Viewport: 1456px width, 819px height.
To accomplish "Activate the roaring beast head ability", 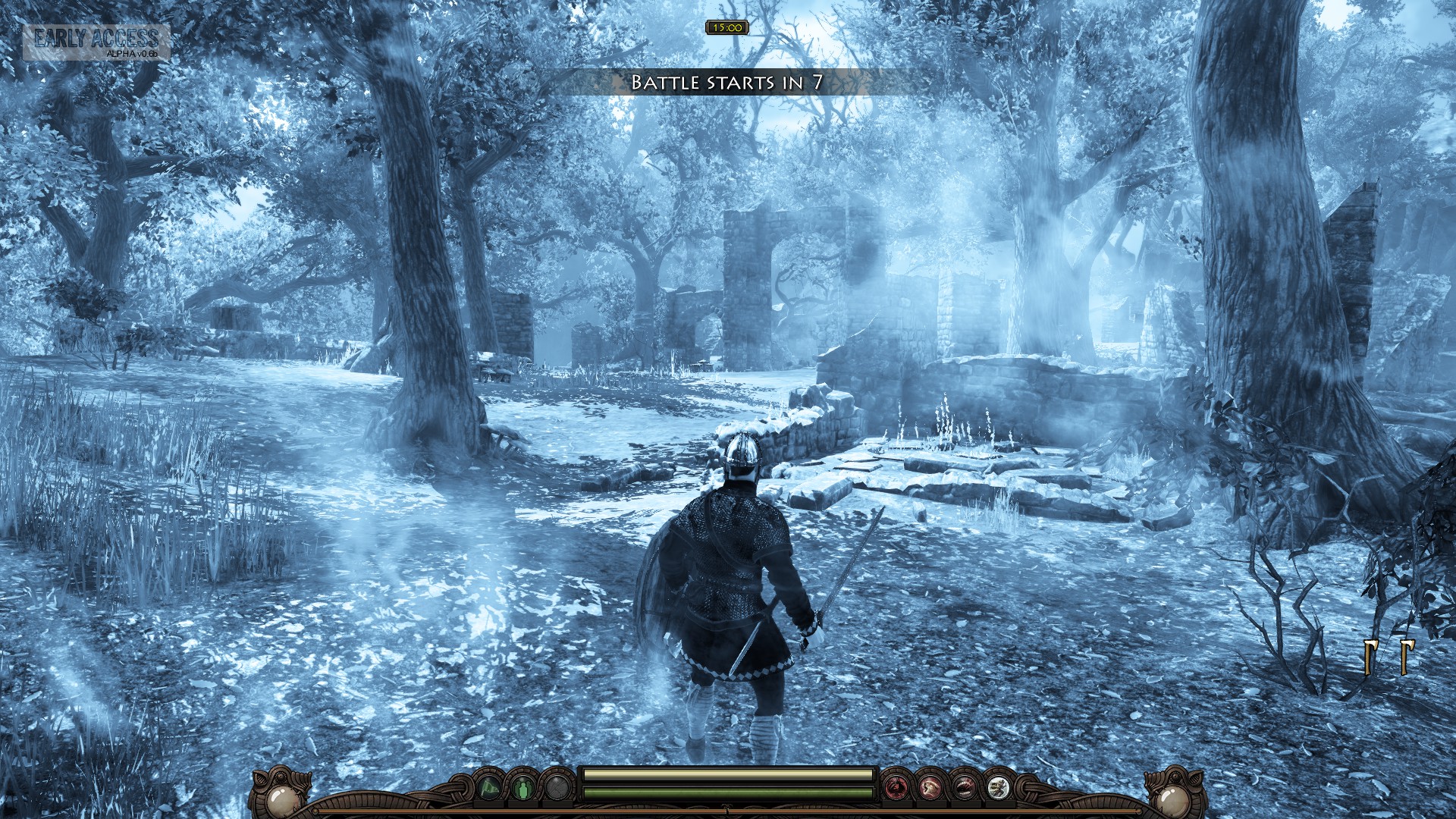I will [930, 789].
